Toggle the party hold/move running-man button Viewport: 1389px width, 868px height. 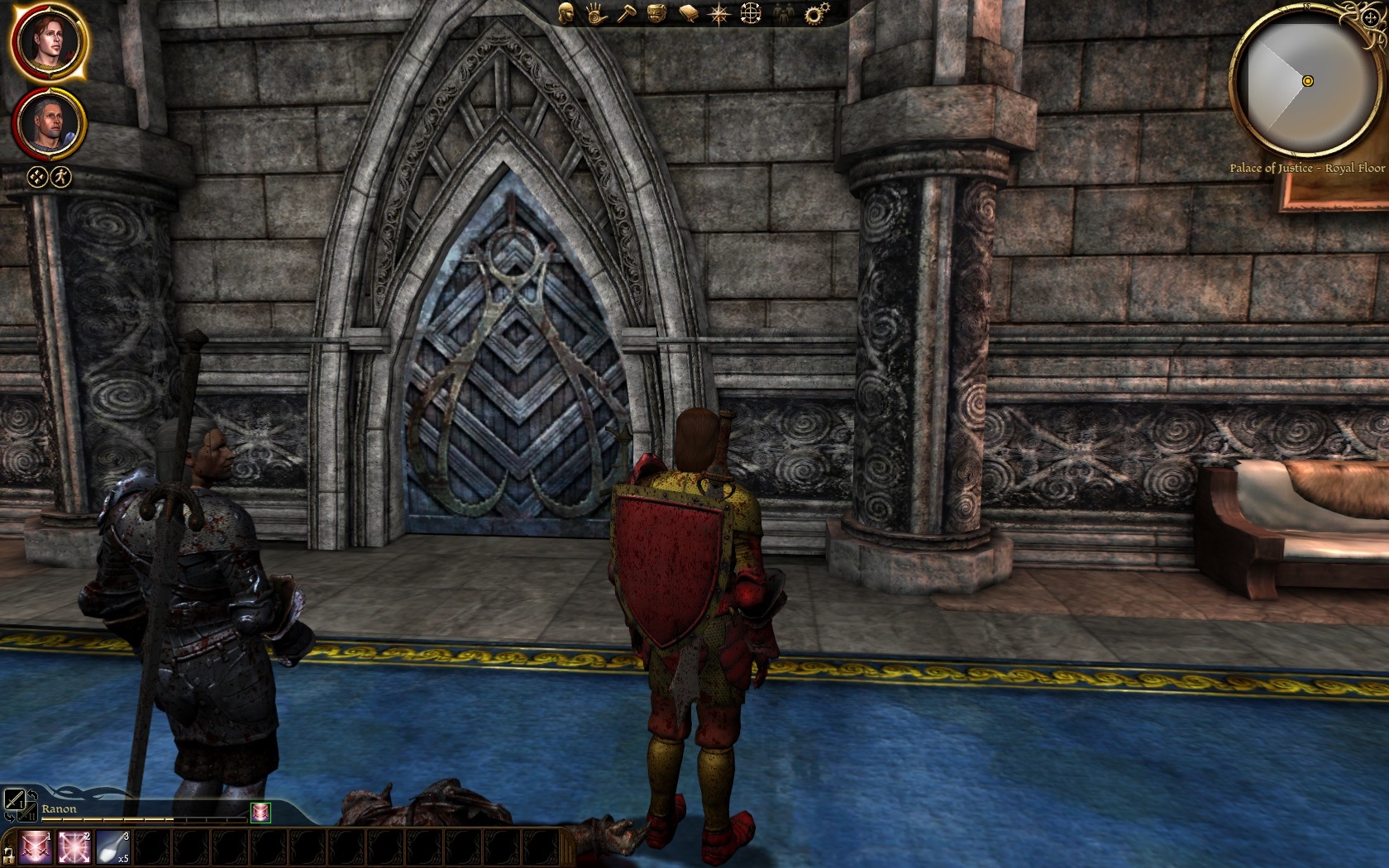62,176
